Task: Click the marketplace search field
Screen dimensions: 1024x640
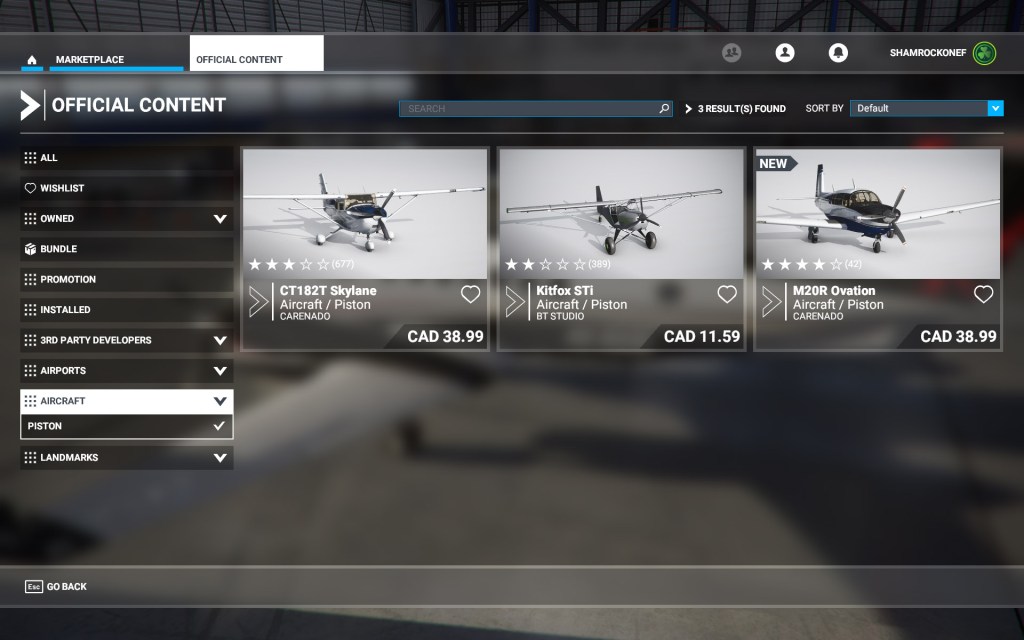Action: [x=530, y=108]
